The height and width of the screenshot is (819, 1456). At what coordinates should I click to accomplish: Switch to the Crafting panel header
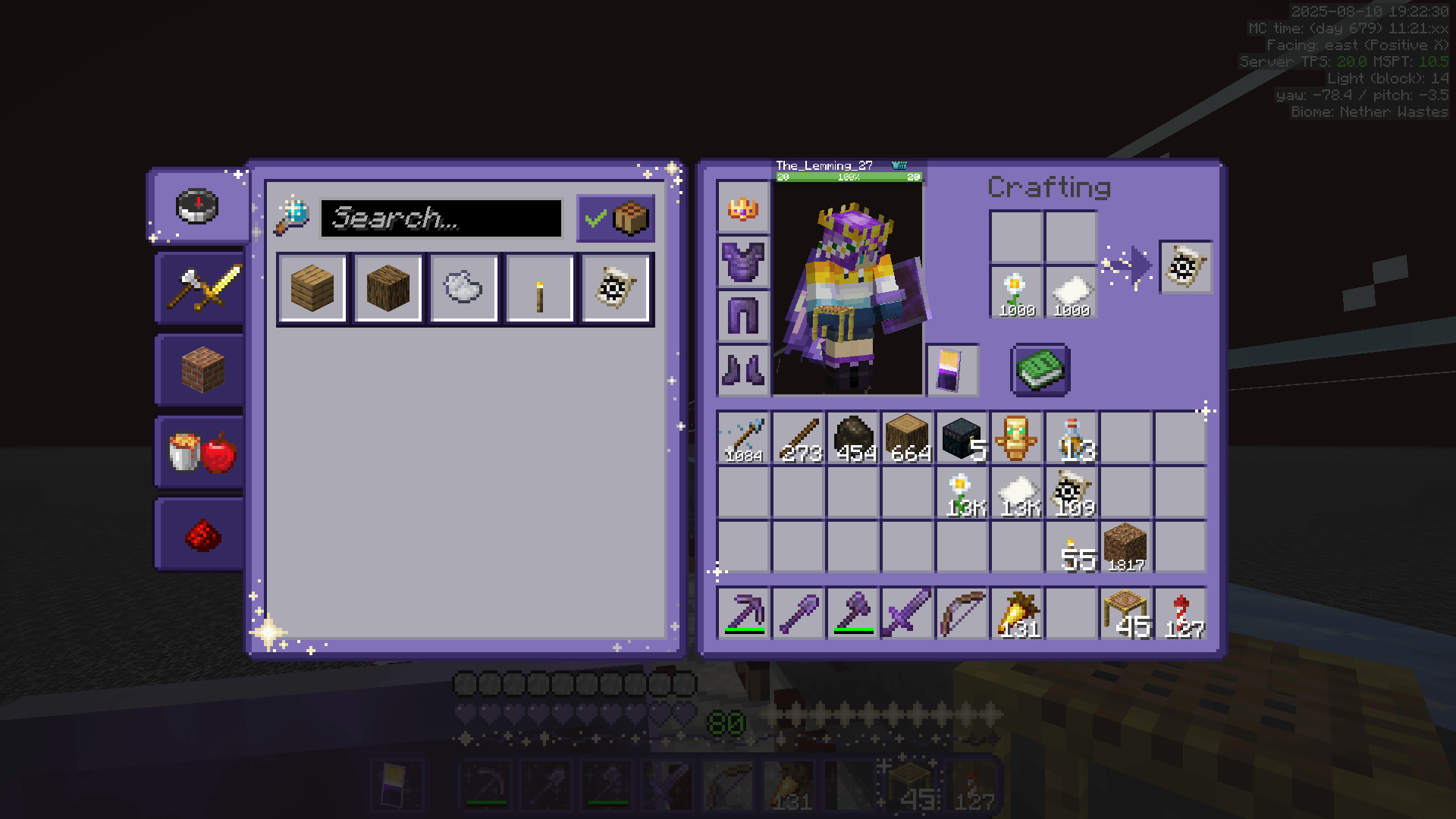pos(1050,187)
